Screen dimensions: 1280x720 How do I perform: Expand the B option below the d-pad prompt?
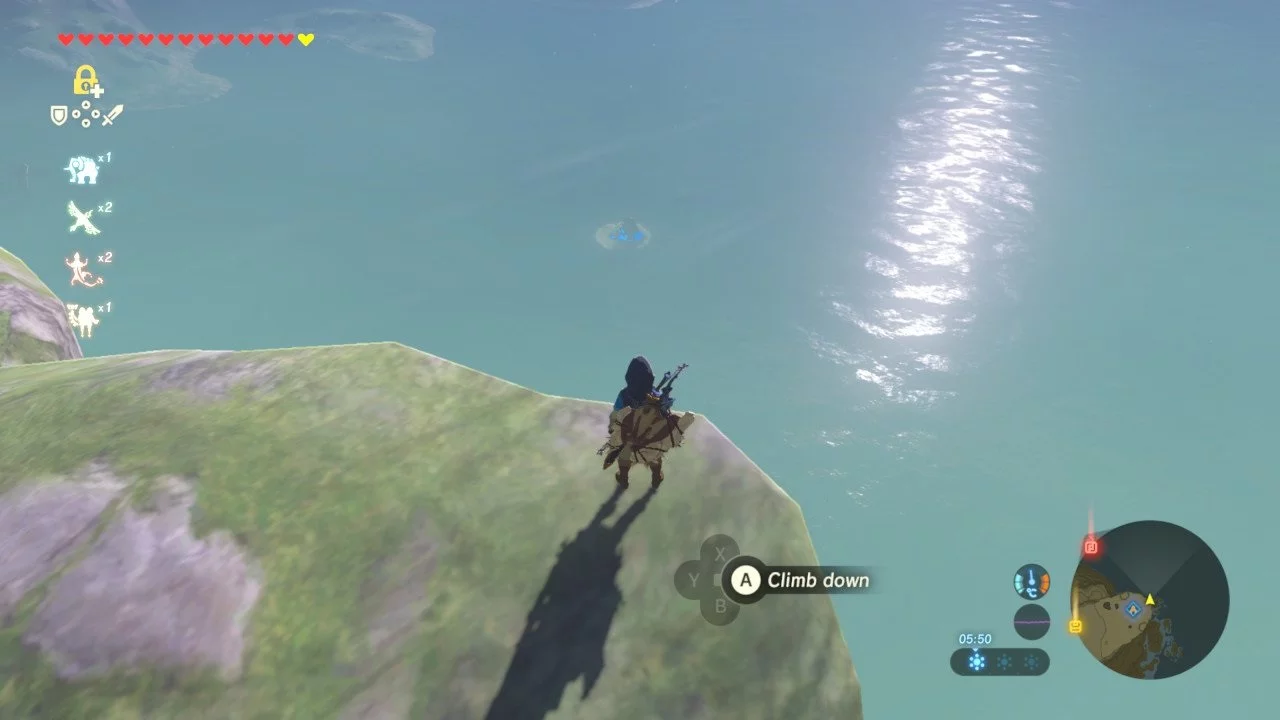tap(721, 605)
